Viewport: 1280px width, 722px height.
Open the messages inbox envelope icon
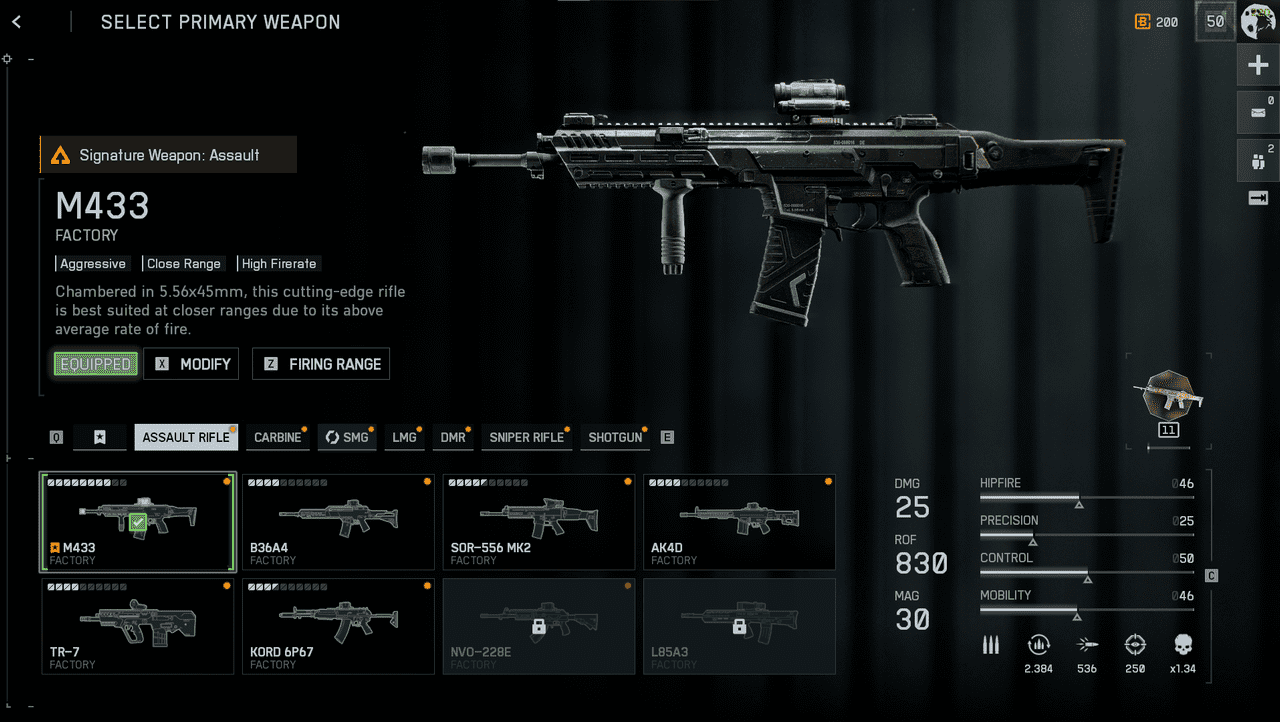[1258, 112]
